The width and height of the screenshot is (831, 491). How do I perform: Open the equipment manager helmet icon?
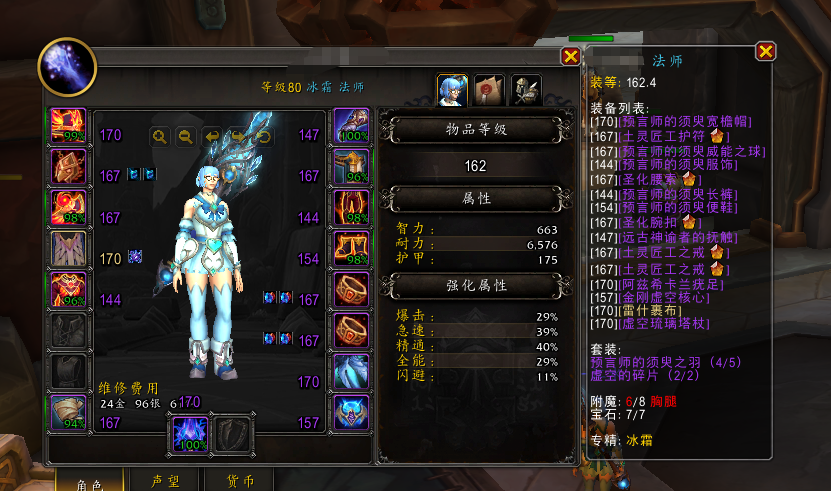527,91
